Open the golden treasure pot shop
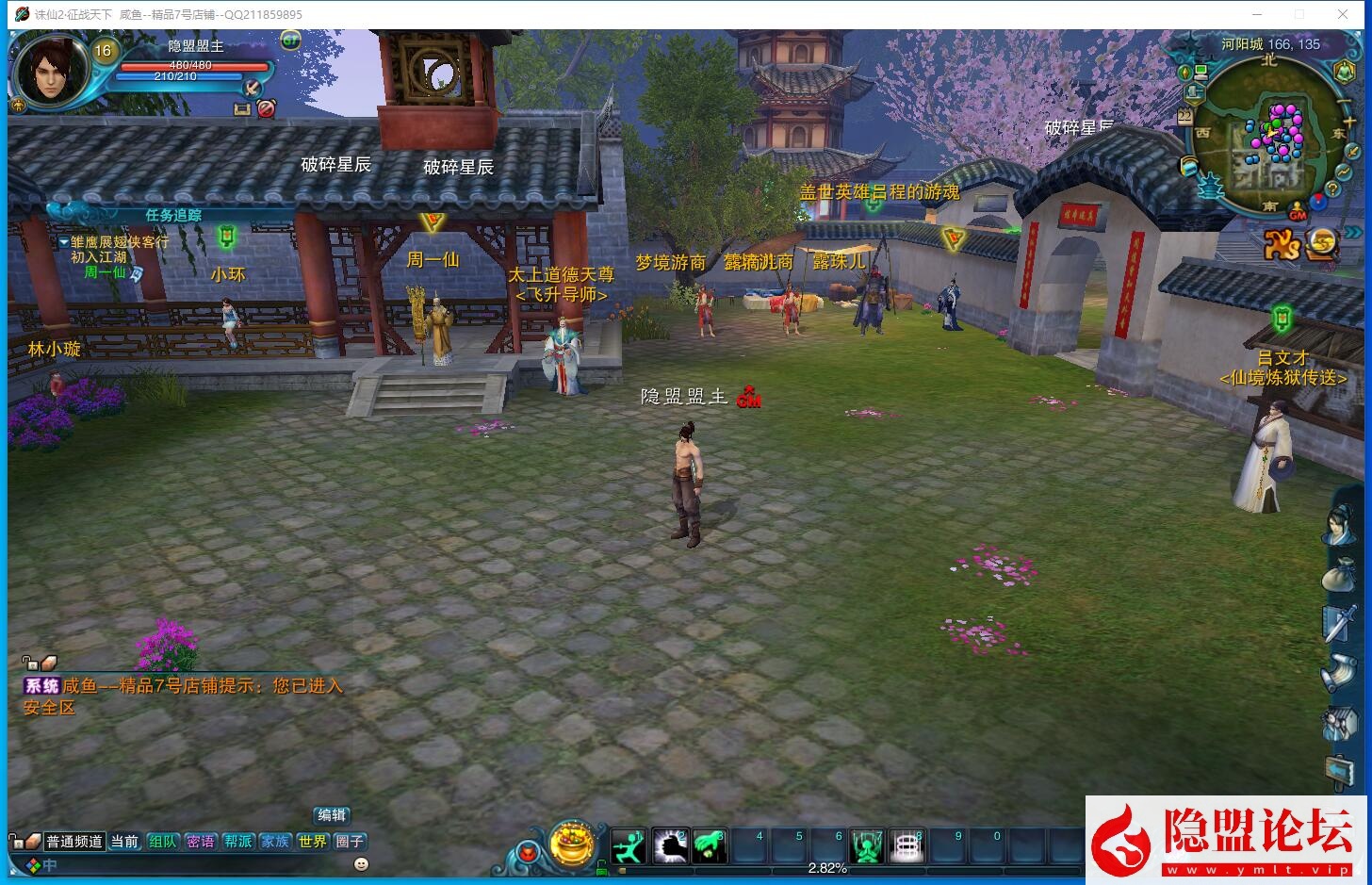 coord(573,844)
